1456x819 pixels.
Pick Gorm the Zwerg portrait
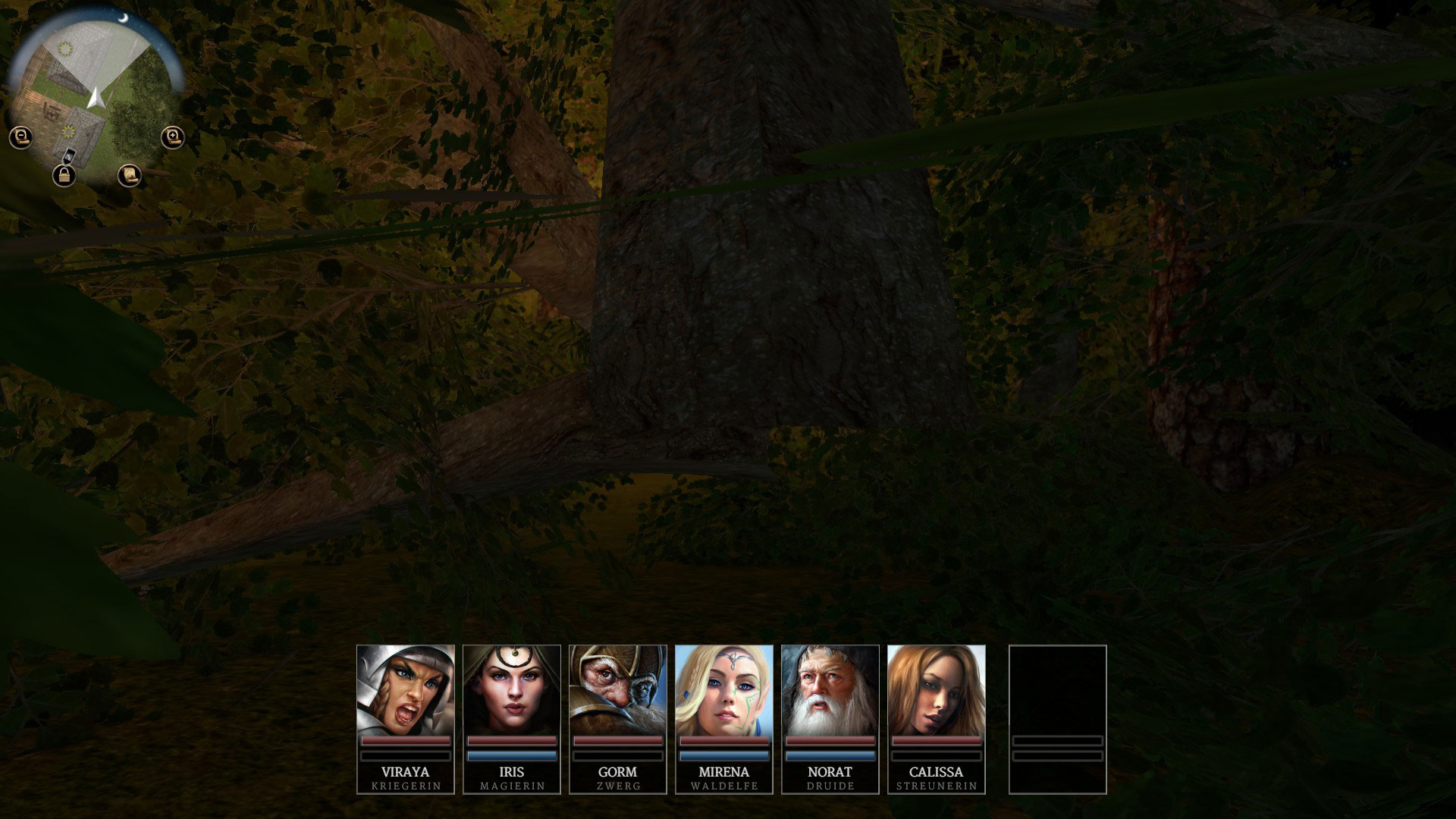618,690
